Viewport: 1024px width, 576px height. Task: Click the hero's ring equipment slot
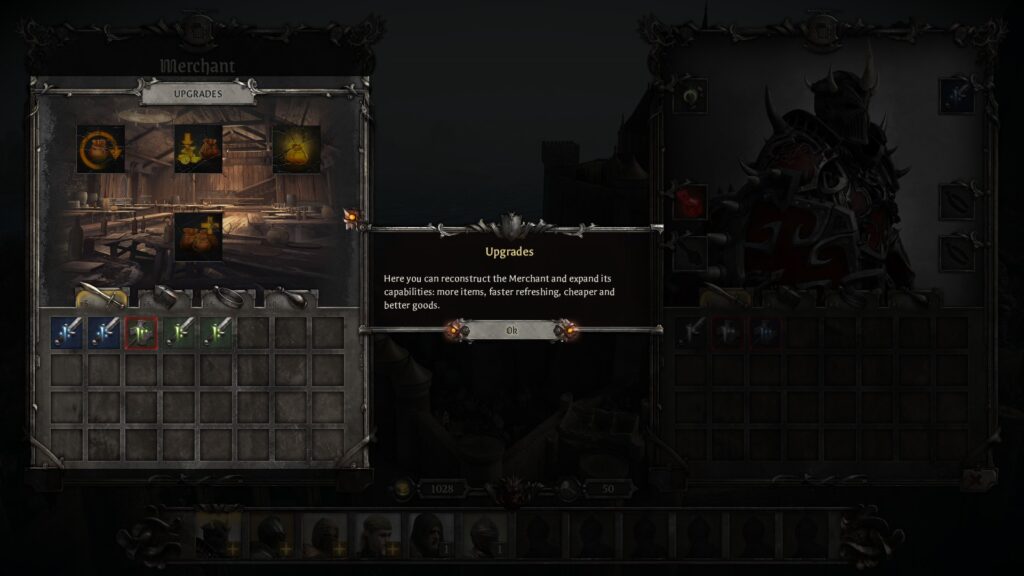coord(690,96)
